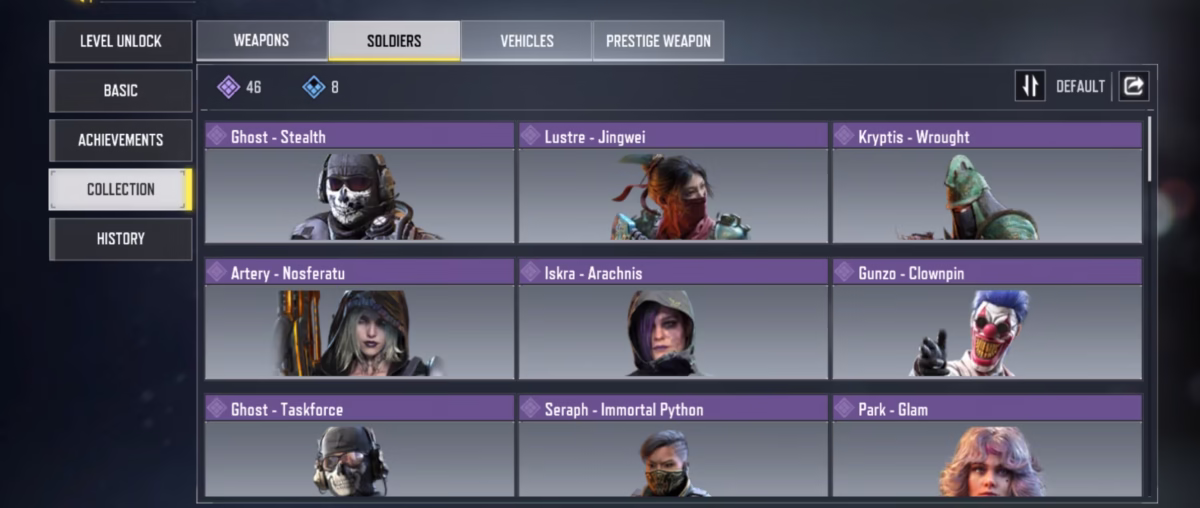Open the Iskra - Arachnis soldier card

point(673,319)
